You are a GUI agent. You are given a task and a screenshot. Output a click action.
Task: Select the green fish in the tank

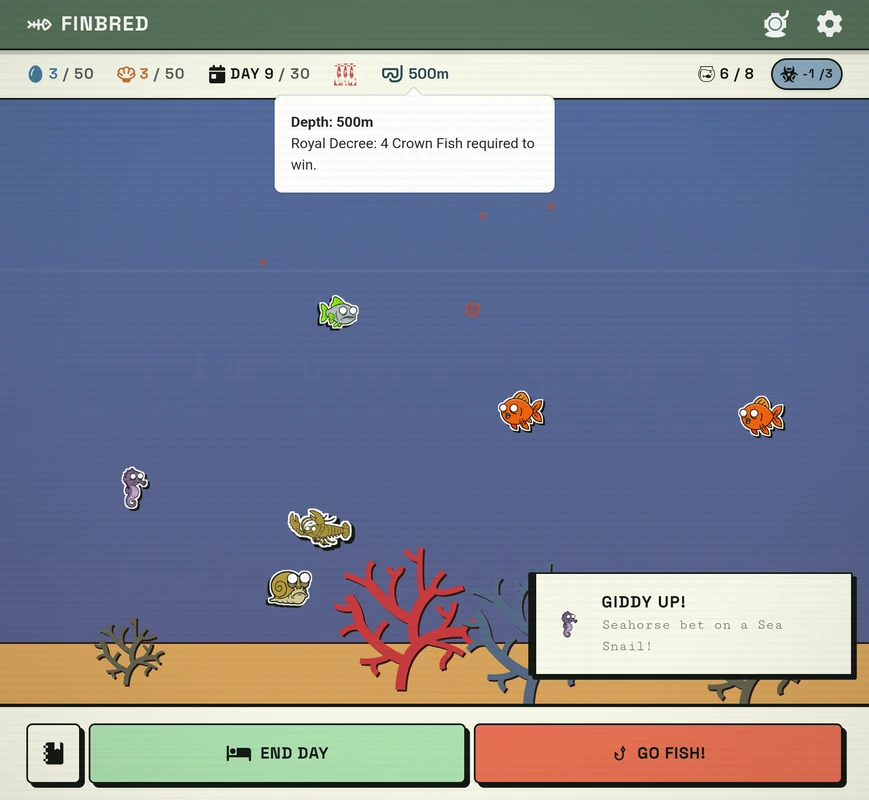(x=338, y=312)
